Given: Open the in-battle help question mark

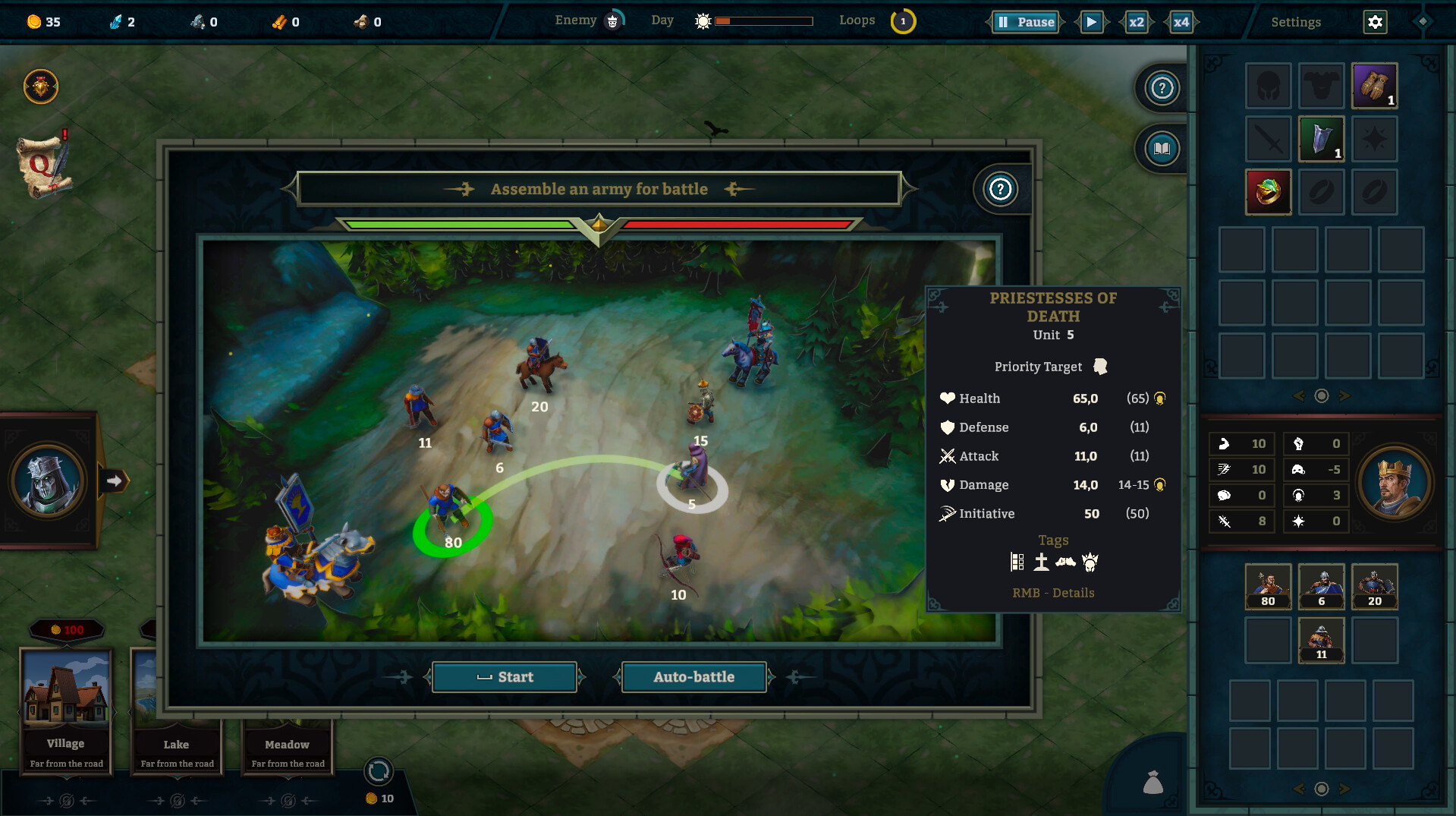Looking at the screenshot, I should [1000, 189].
